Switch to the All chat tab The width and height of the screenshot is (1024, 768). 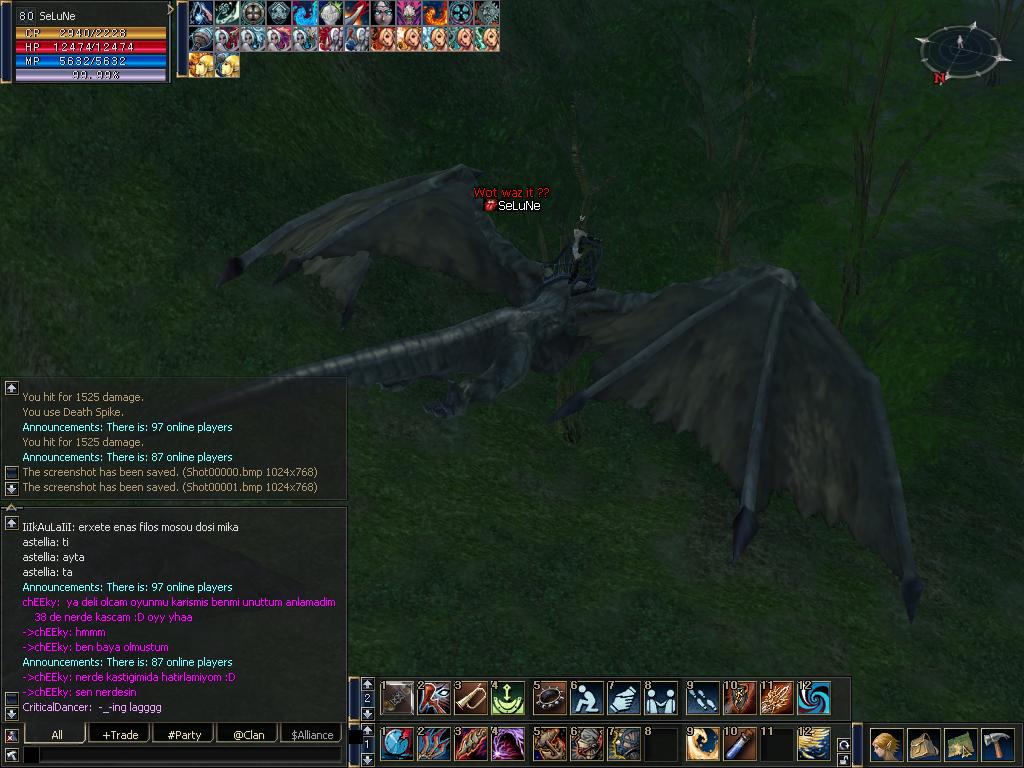tap(57, 735)
